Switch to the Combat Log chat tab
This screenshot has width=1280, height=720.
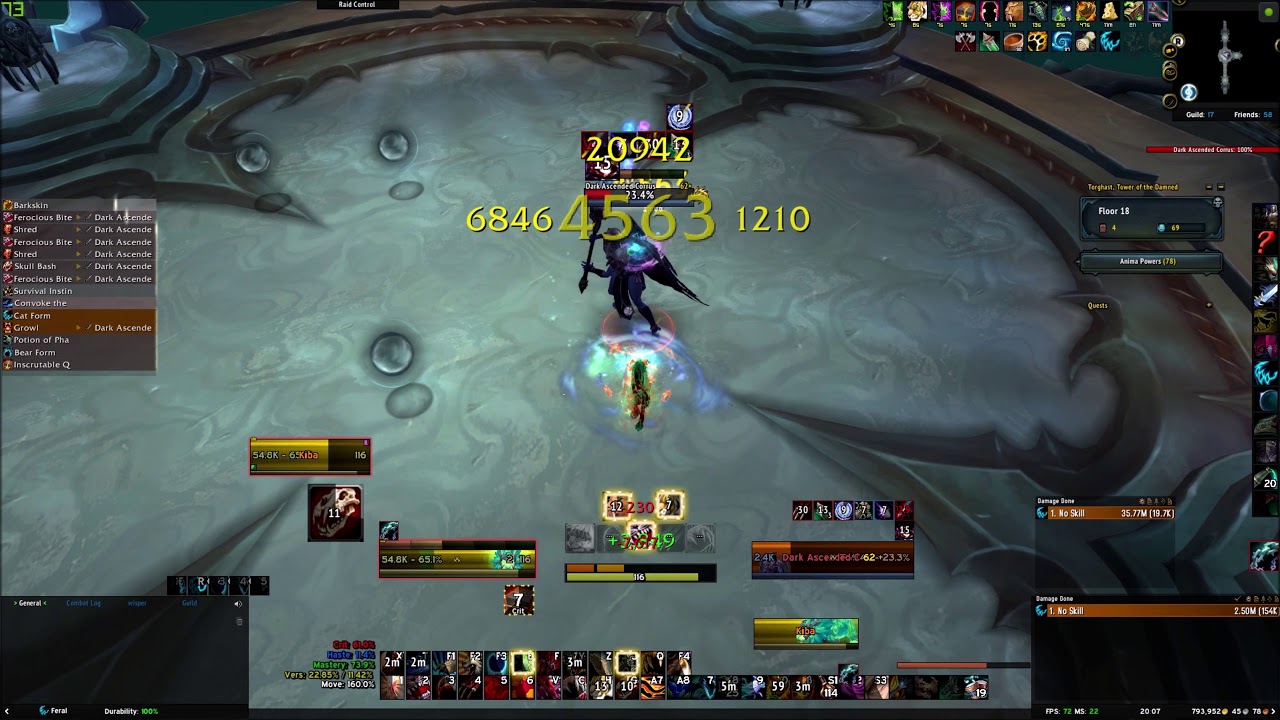click(83, 603)
